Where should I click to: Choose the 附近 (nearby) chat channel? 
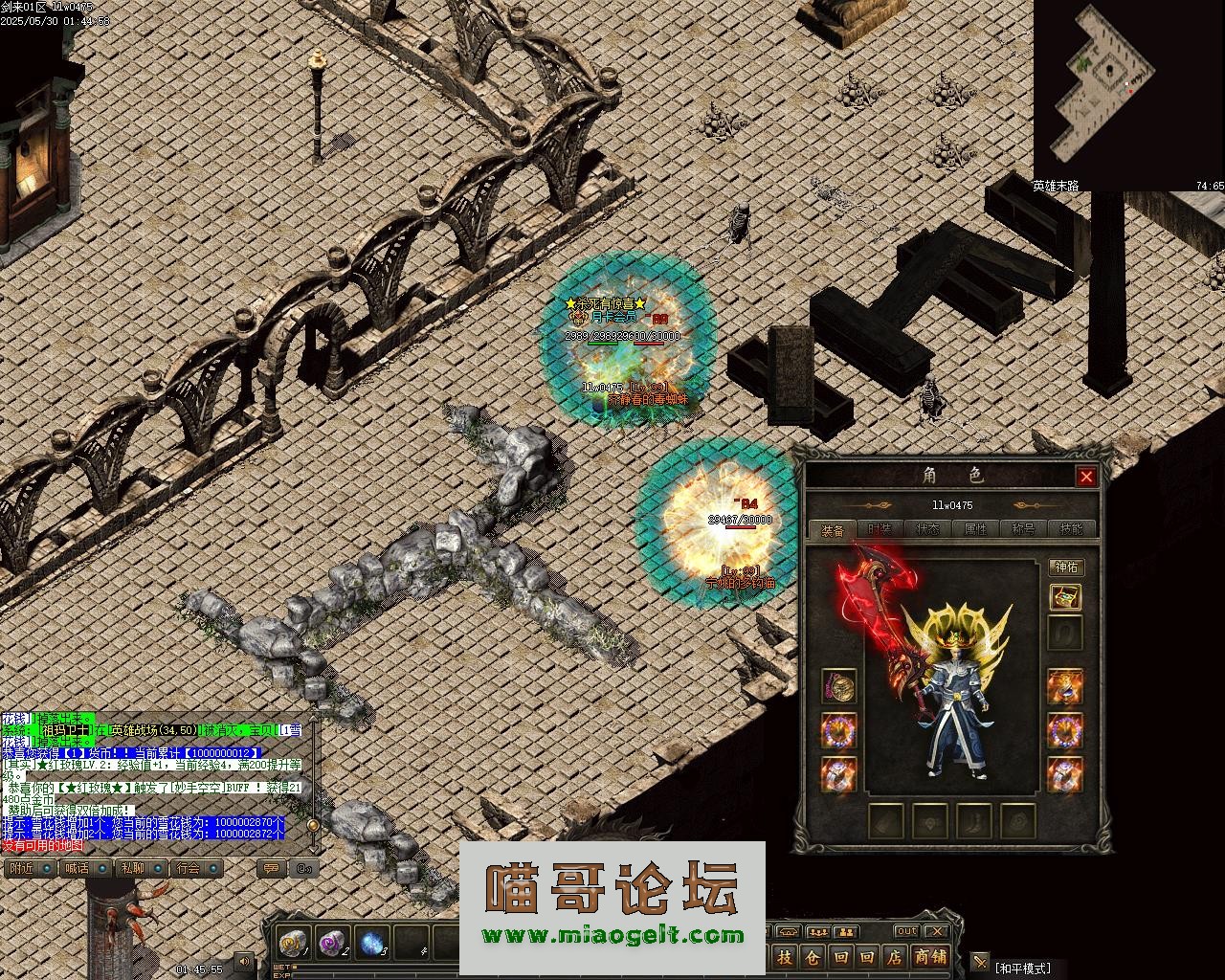(20, 868)
